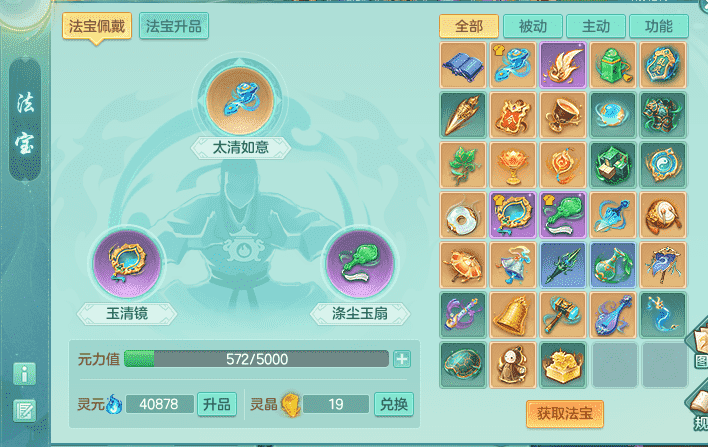708x447 pixels.
Task: Select the 全部 filter tab
Action: (469, 26)
